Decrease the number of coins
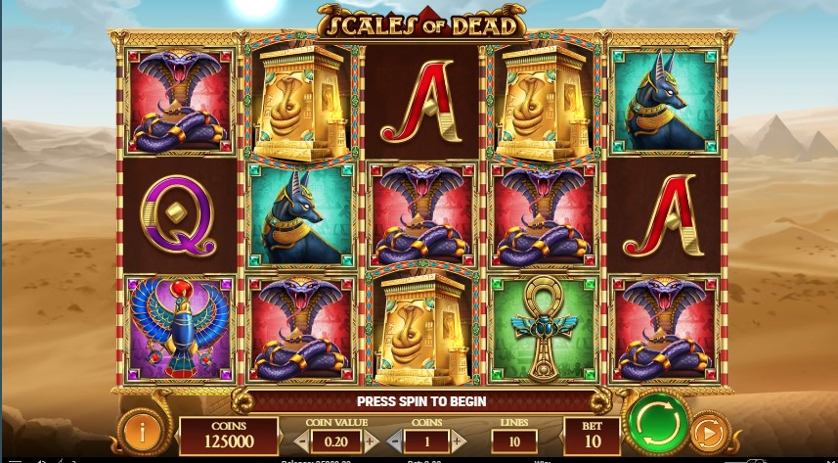Viewport: 838px width, 463px height. coord(394,440)
